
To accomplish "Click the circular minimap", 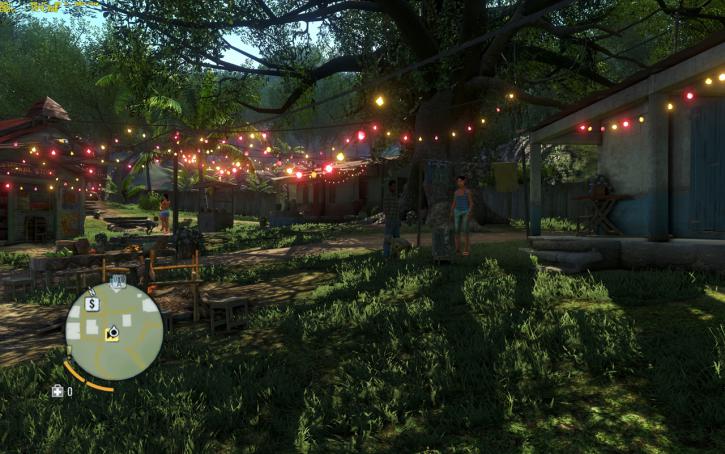I will coord(114,332).
